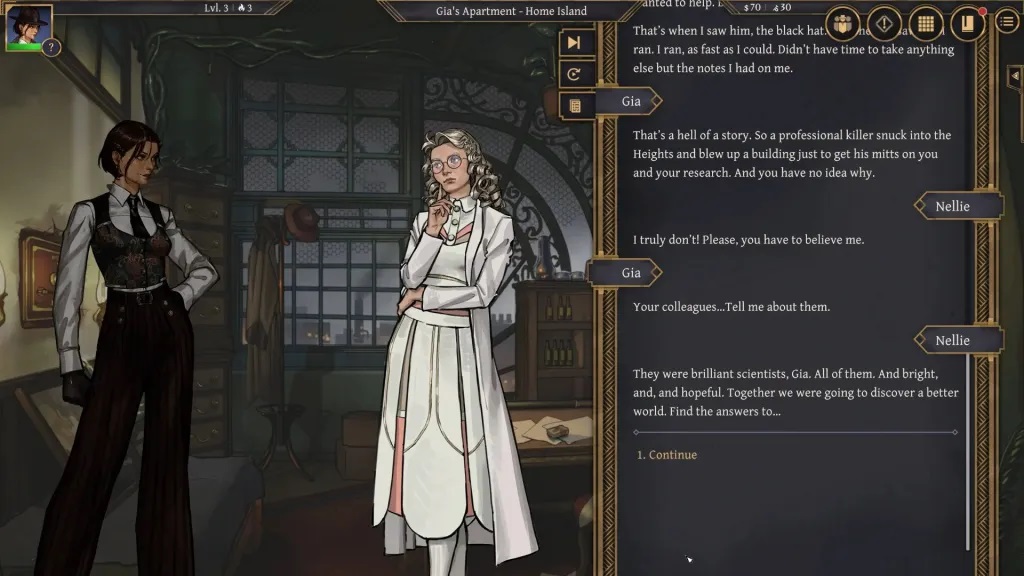
Task: Open the party members icon
Action: click(x=844, y=23)
